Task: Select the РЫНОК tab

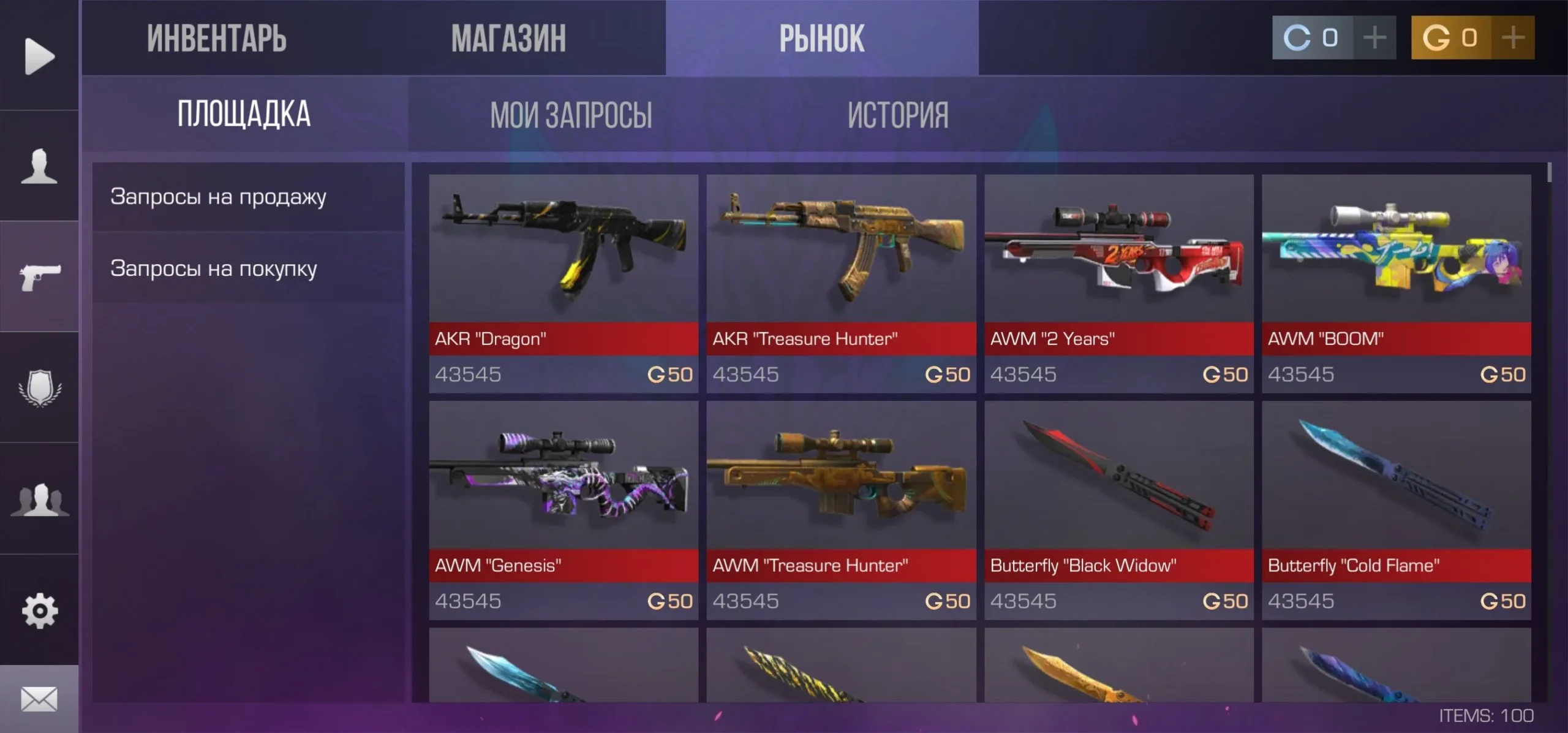Action: [821, 38]
